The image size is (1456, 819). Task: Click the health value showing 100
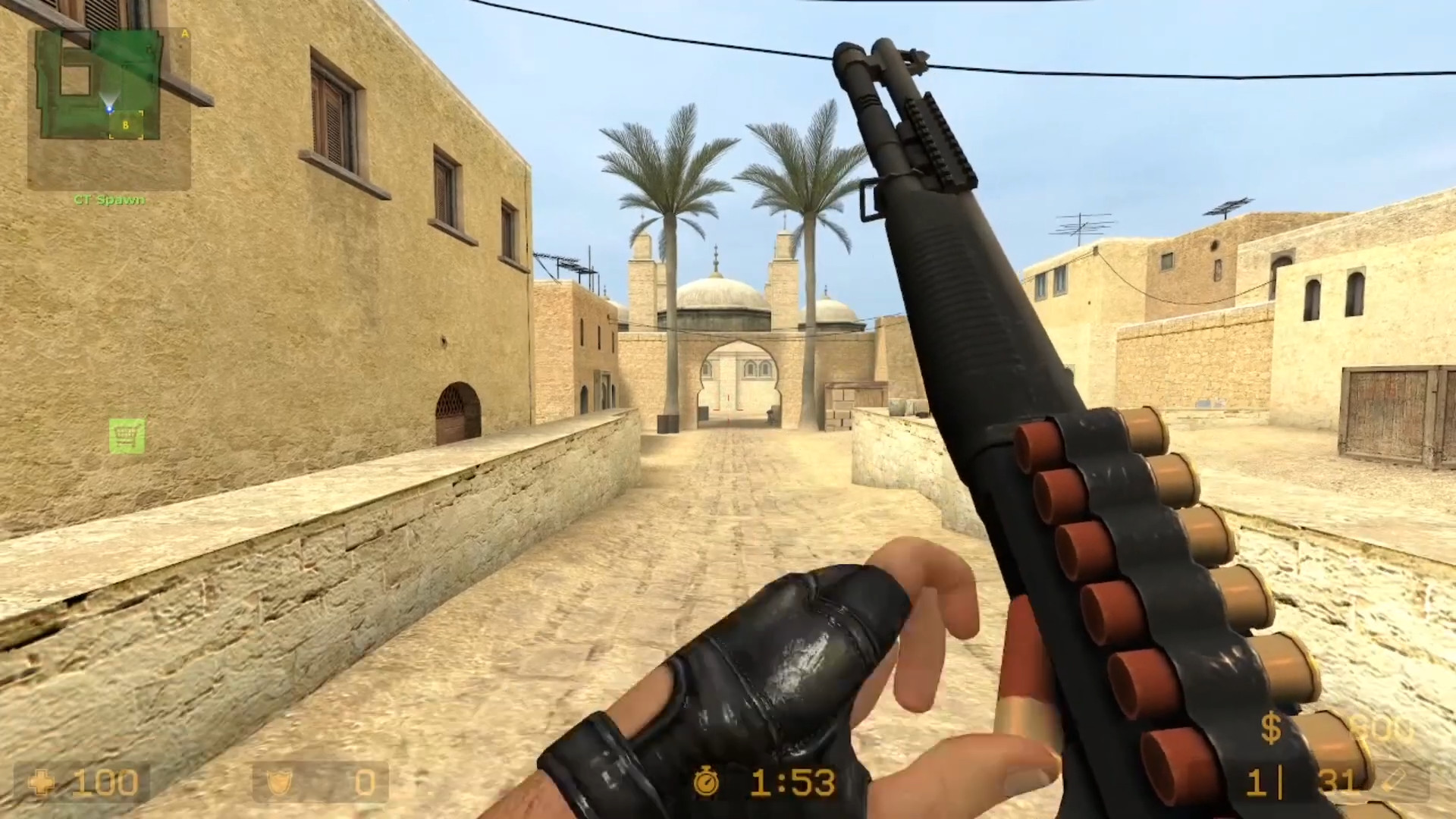coord(106,783)
